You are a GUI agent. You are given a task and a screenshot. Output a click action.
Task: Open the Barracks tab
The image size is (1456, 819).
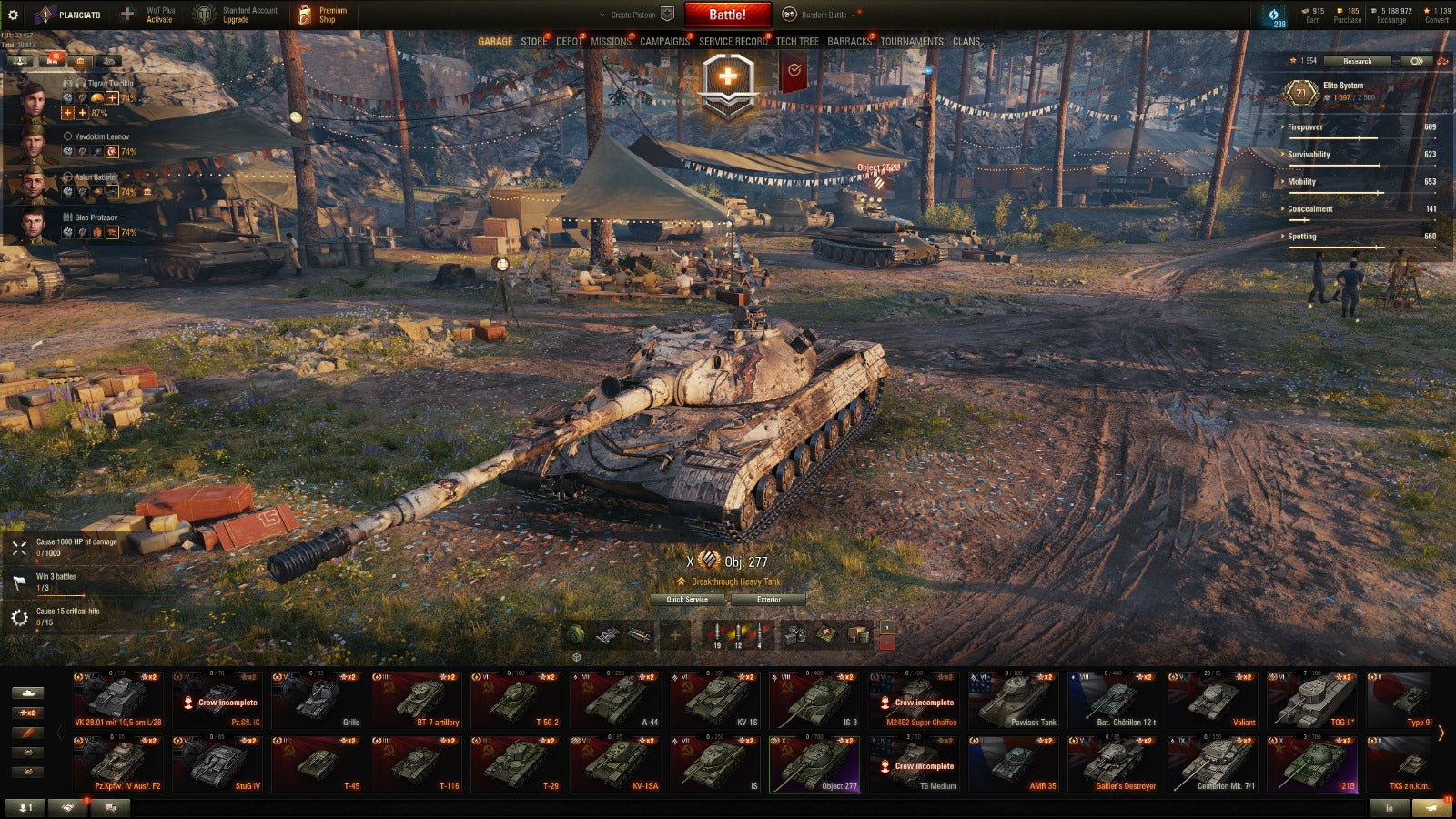pyautogui.click(x=849, y=42)
